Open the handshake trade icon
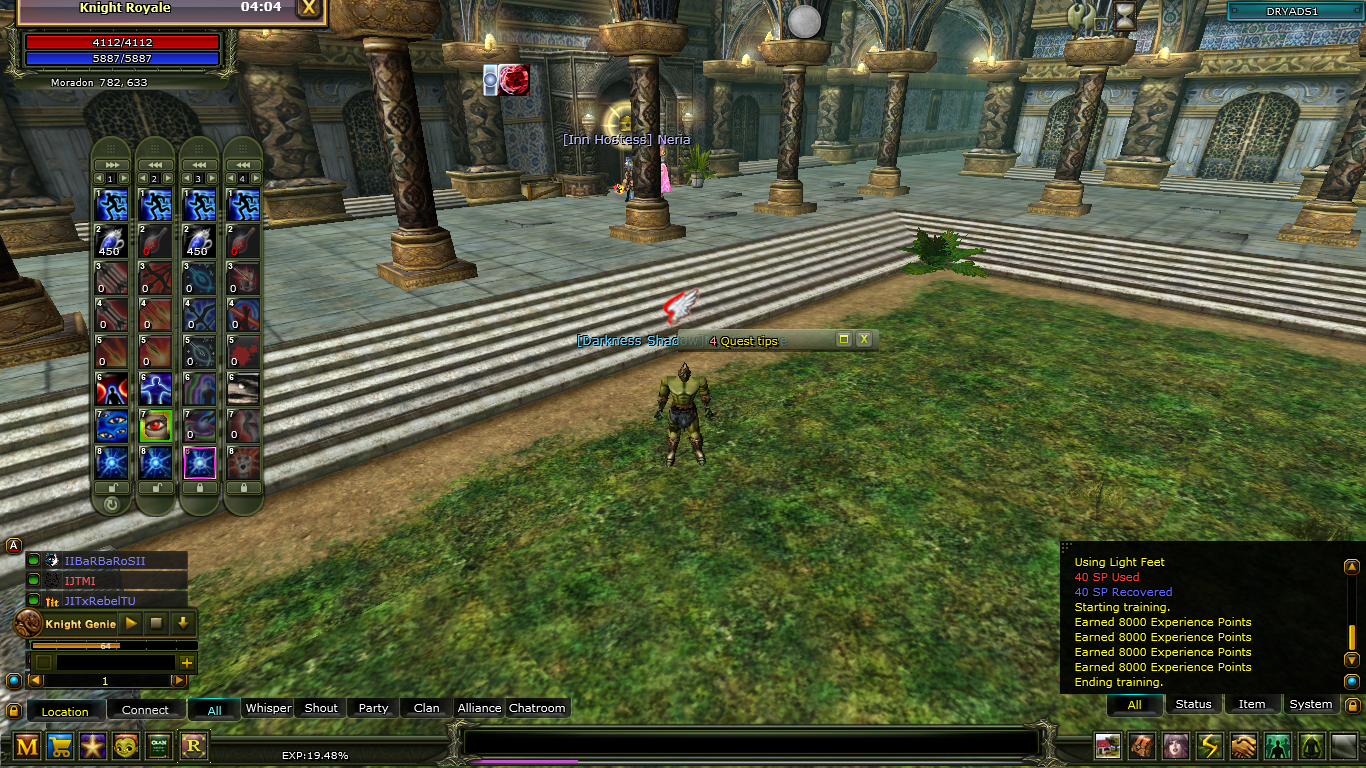 [x=1243, y=746]
